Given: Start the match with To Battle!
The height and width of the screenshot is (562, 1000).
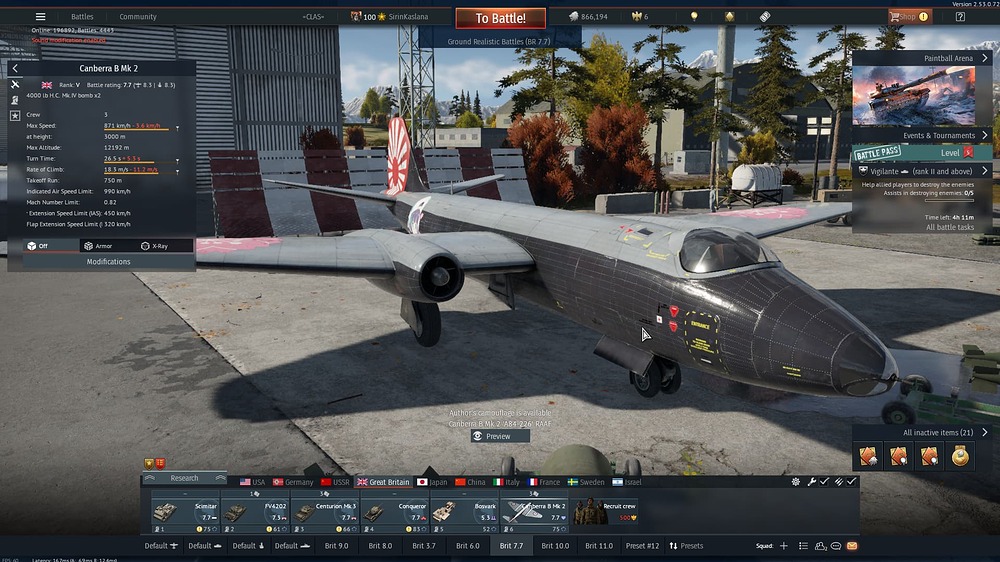Looking at the screenshot, I should 500,18.
